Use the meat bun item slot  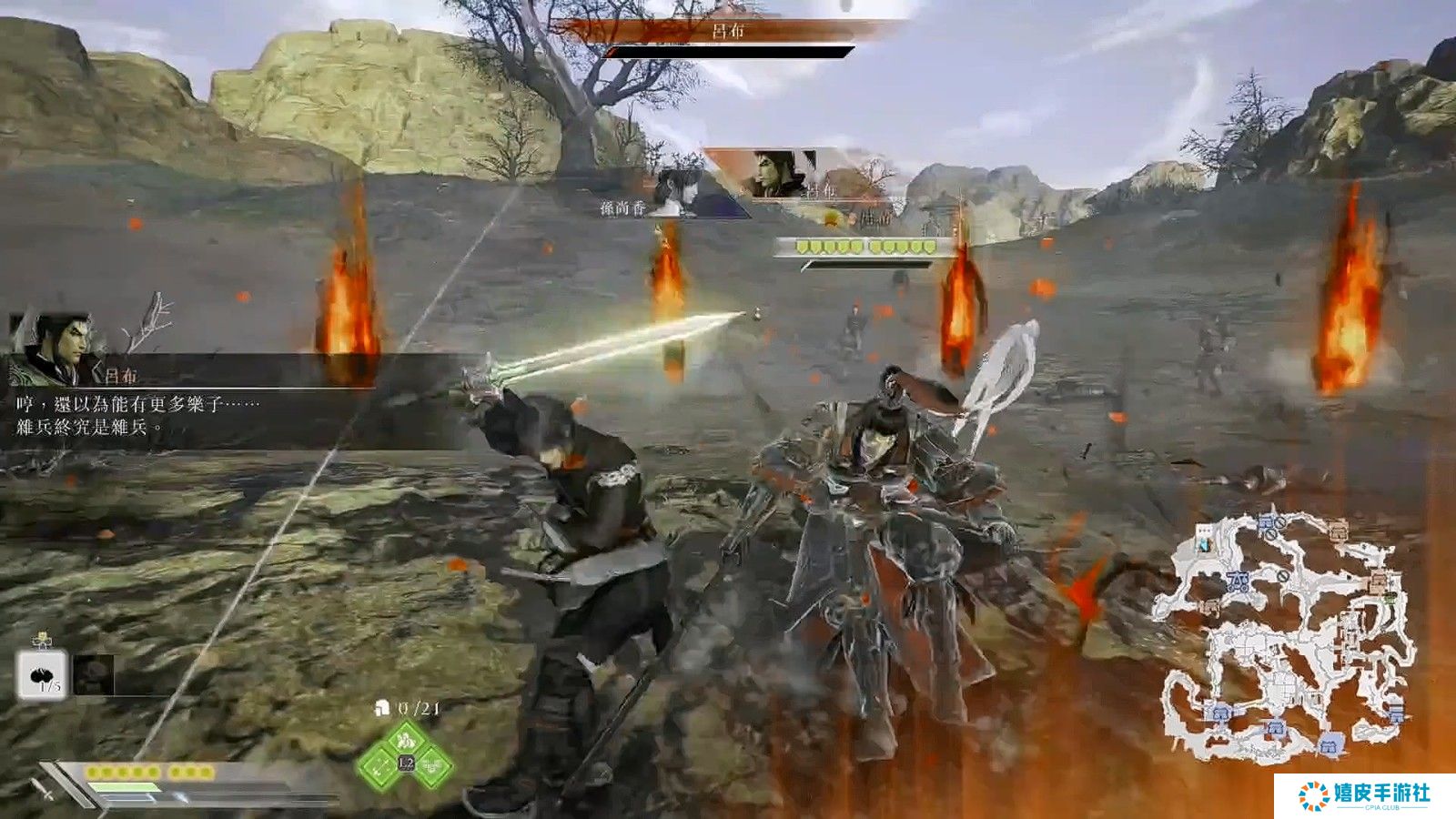tap(42, 674)
